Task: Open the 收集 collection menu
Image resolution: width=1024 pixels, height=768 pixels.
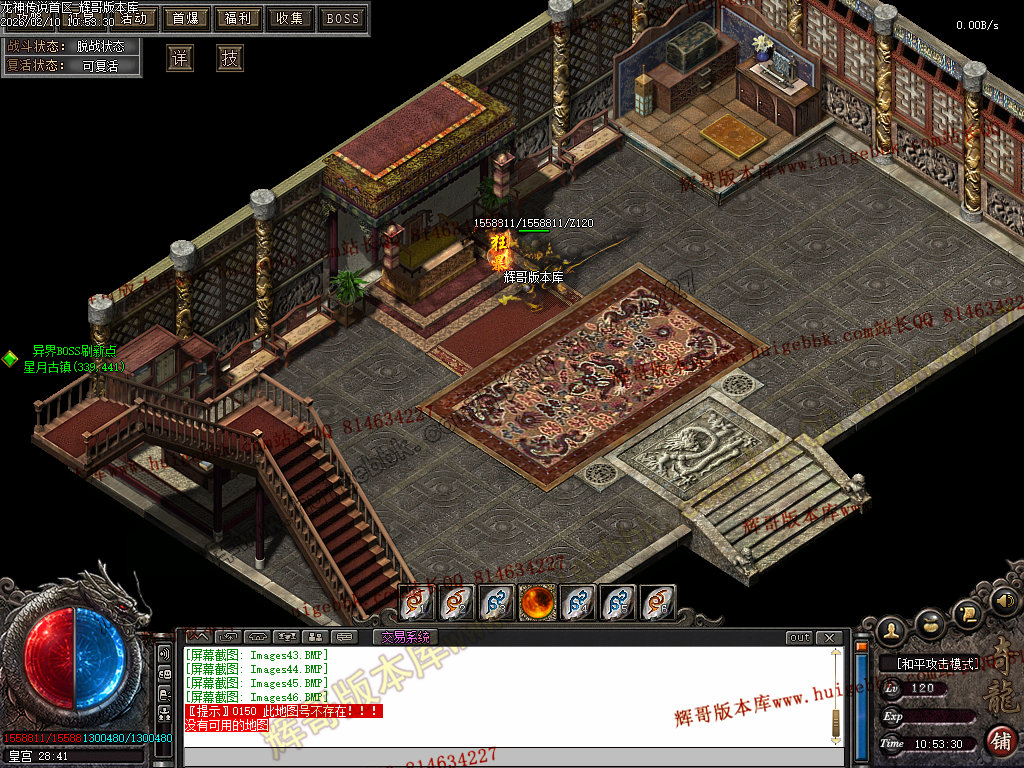Action: point(291,18)
